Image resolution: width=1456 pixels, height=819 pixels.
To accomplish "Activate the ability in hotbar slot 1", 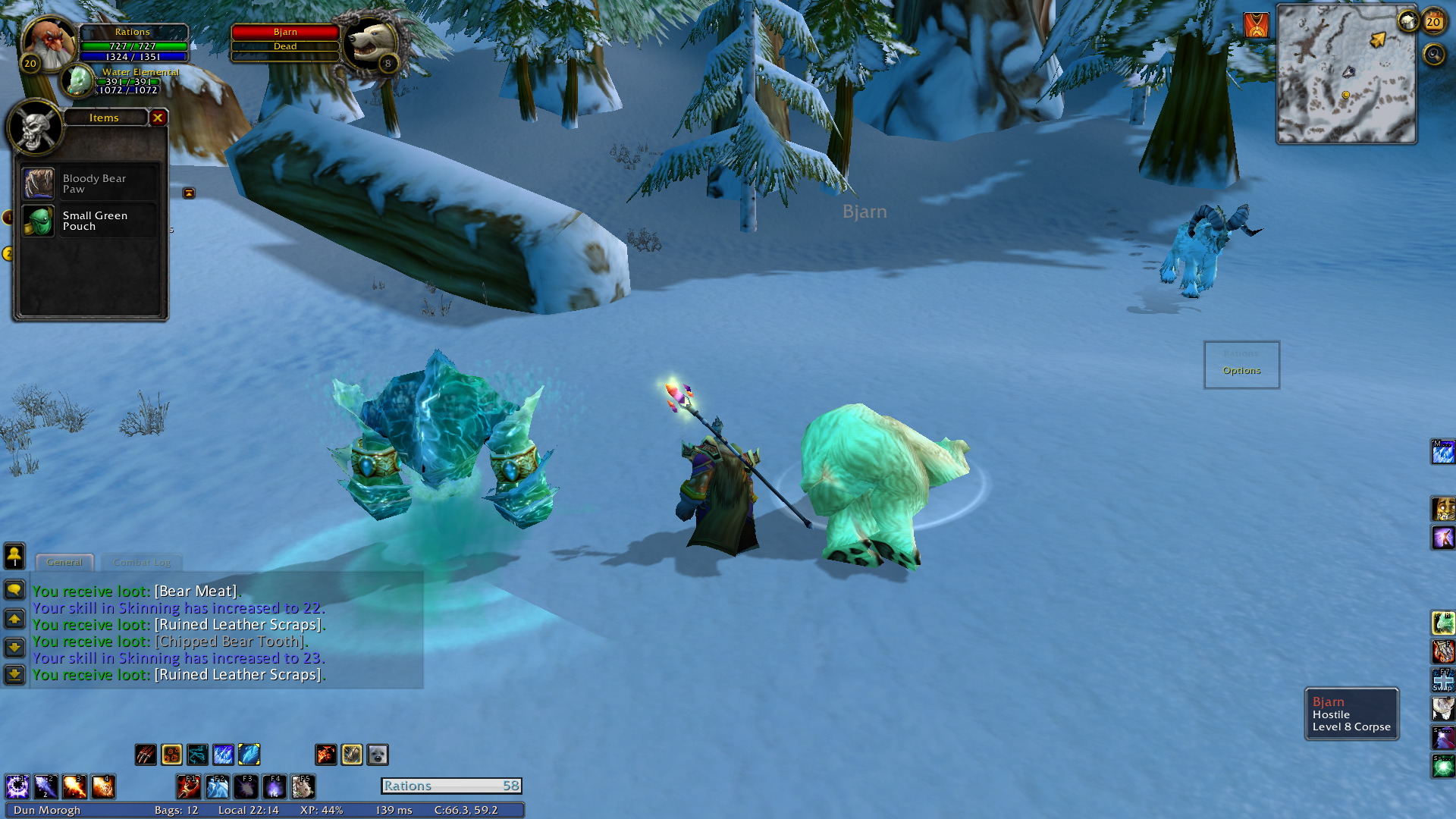I will (x=17, y=786).
